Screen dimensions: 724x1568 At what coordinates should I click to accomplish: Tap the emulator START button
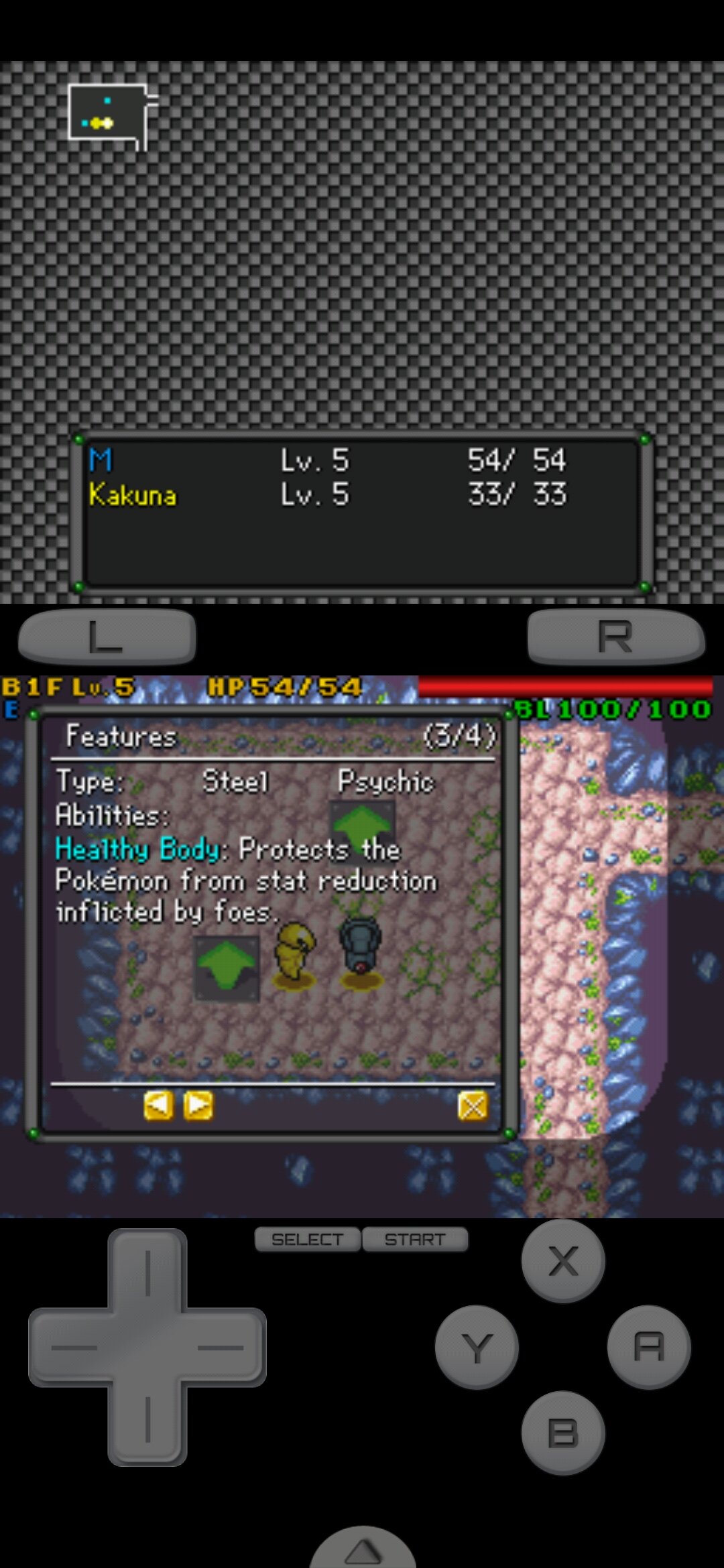click(414, 1240)
